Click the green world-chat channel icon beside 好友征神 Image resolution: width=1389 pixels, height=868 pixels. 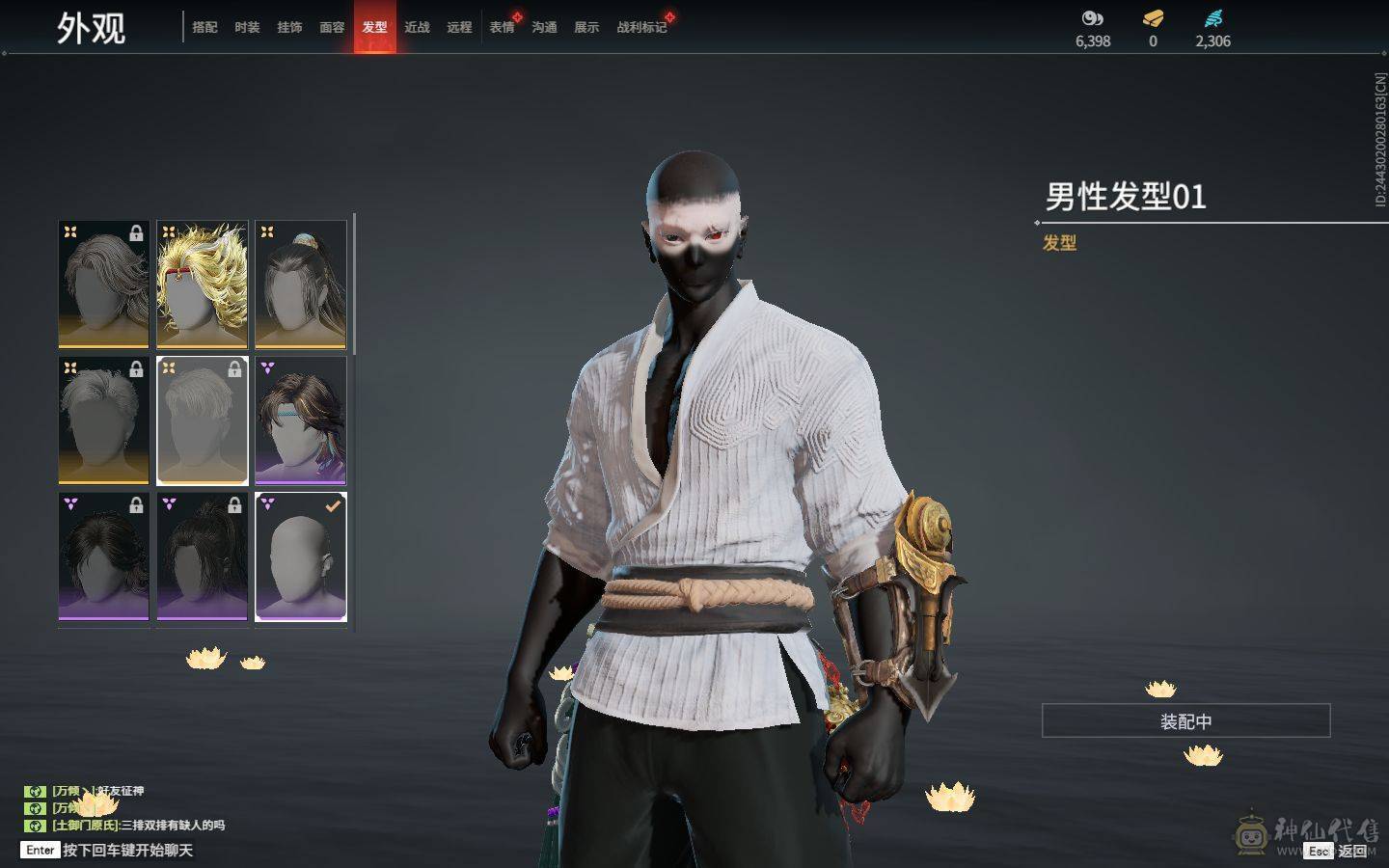tap(36, 790)
